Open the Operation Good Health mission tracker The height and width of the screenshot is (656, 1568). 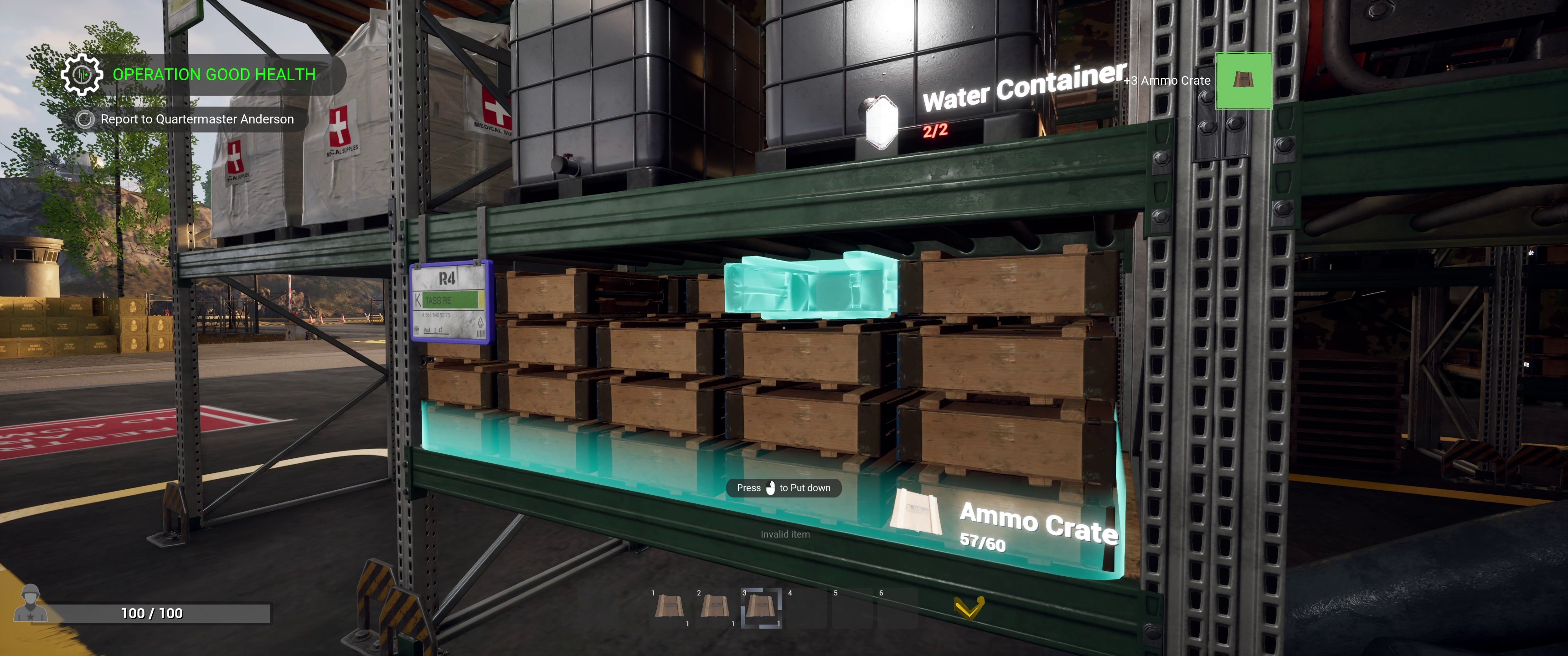coord(214,74)
